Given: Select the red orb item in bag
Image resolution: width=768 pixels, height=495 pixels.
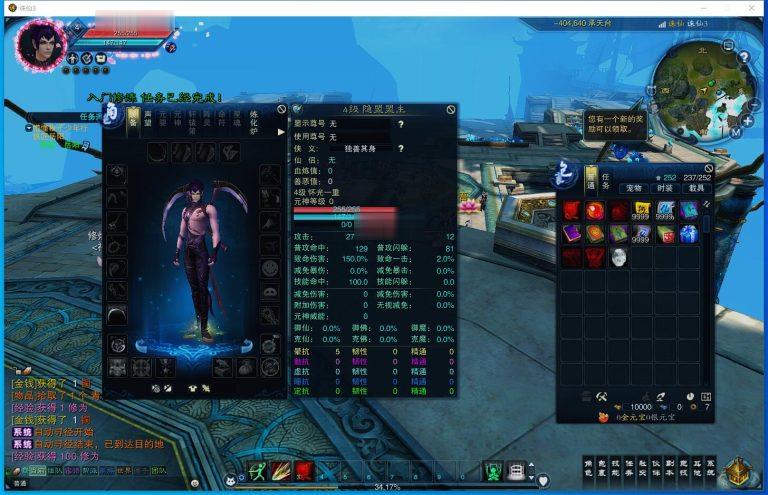Looking at the screenshot, I should click(x=595, y=210).
